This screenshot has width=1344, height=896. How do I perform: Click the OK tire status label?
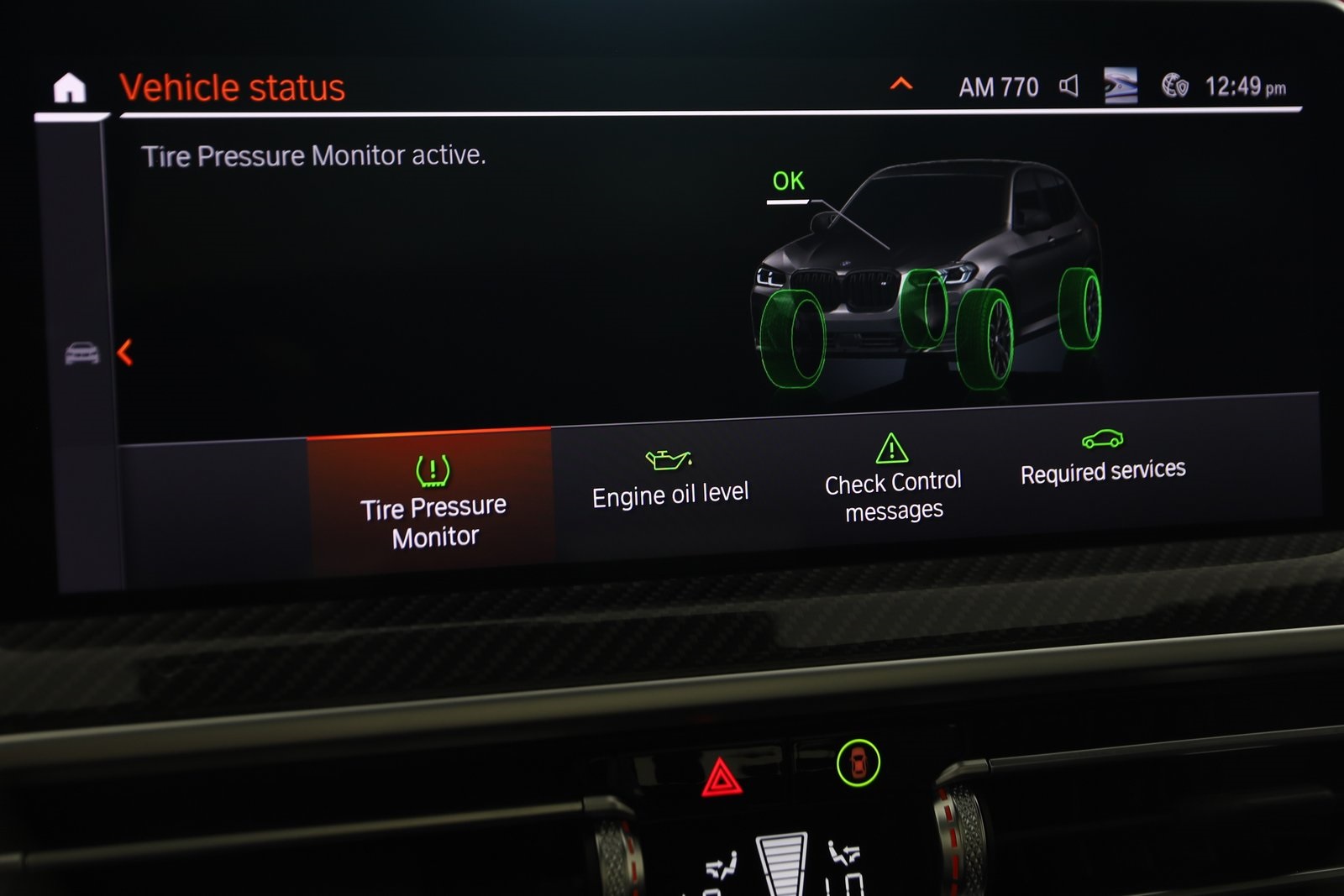coord(787,180)
